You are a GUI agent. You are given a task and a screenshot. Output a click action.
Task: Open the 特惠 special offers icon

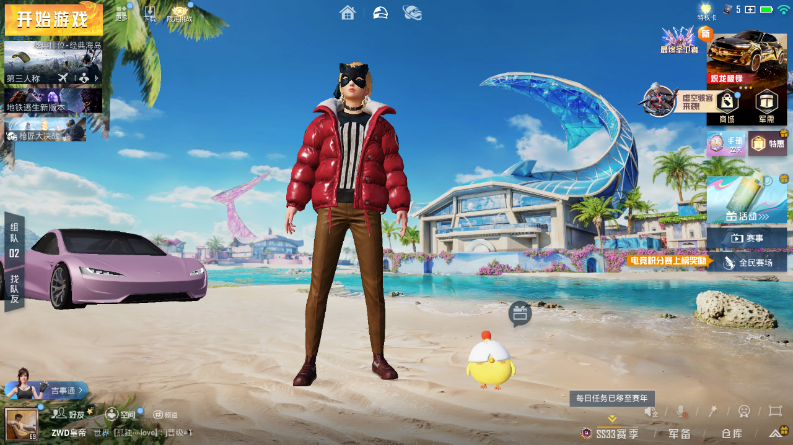coord(767,145)
